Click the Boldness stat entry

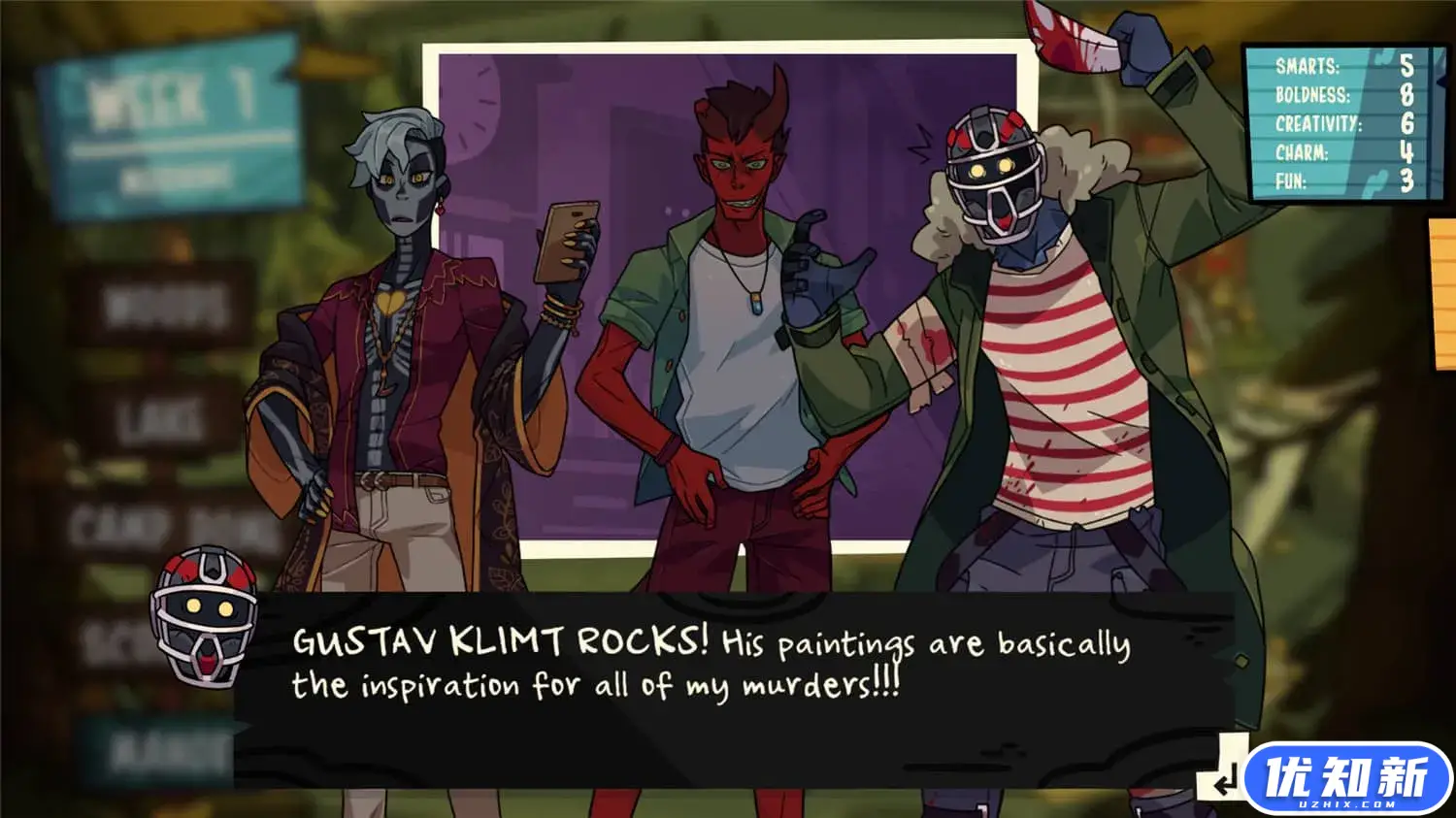[1315, 96]
